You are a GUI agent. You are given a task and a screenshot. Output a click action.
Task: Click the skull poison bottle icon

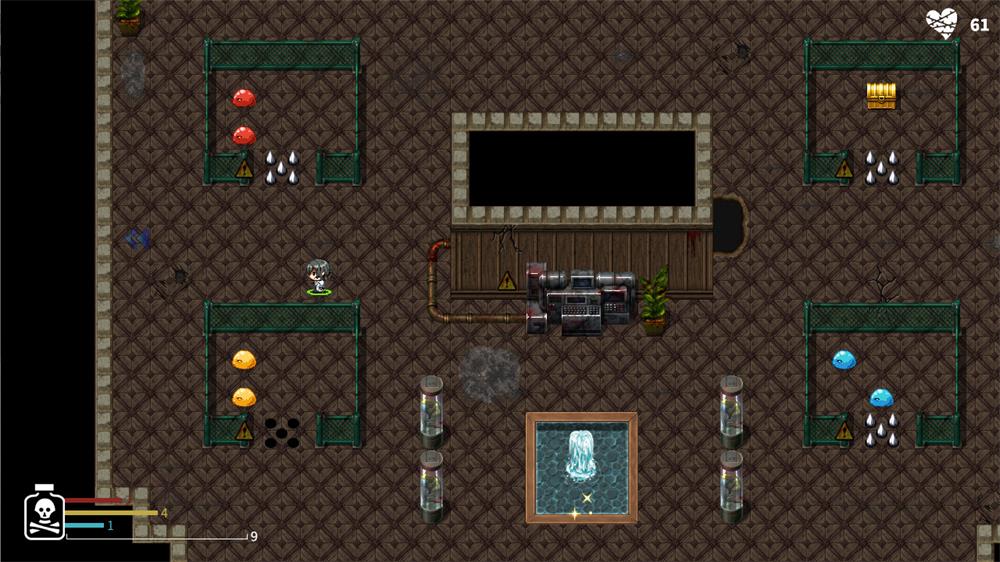(x=44, y=515)
